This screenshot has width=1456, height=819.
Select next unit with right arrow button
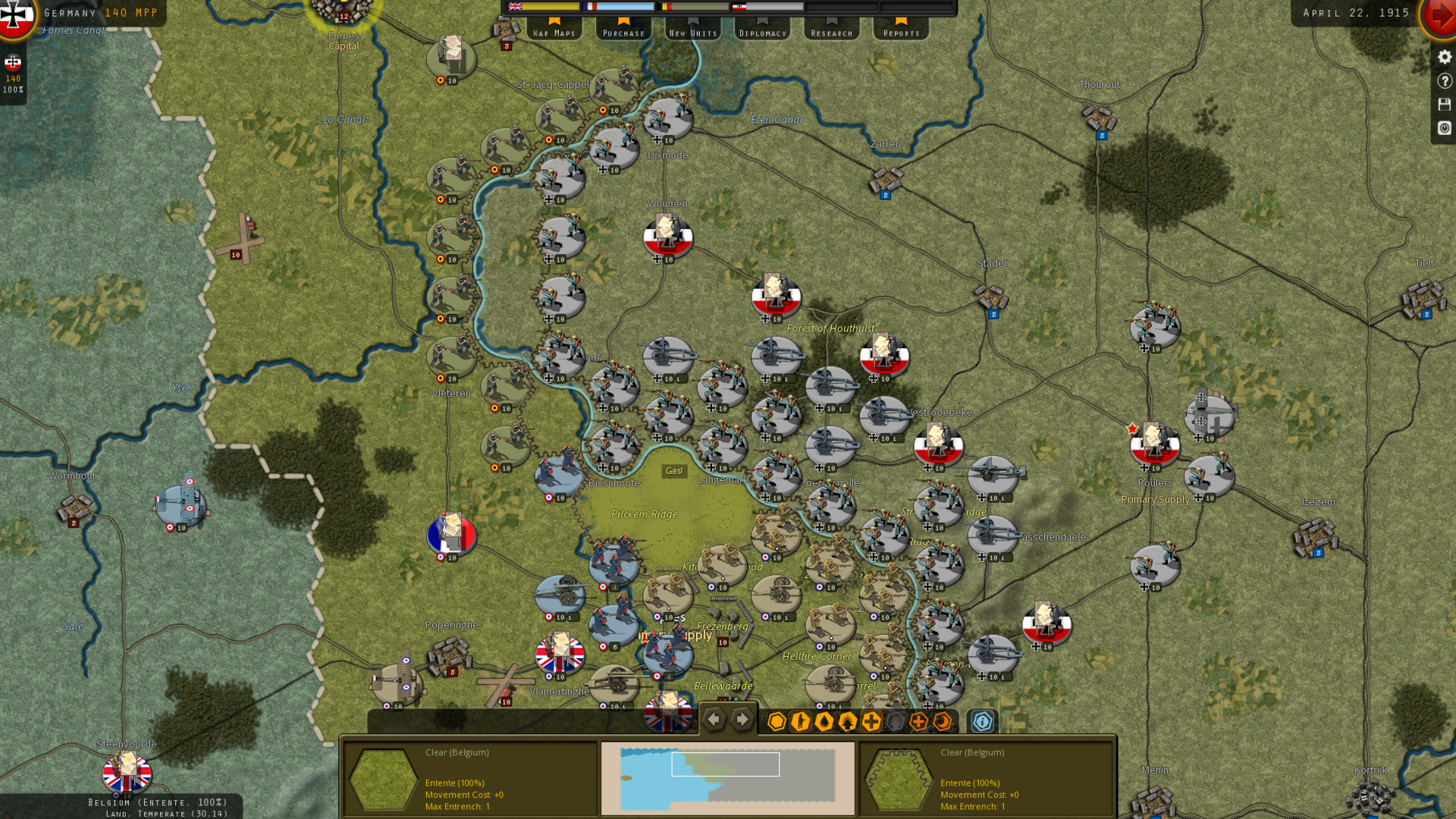click(742, 720)
